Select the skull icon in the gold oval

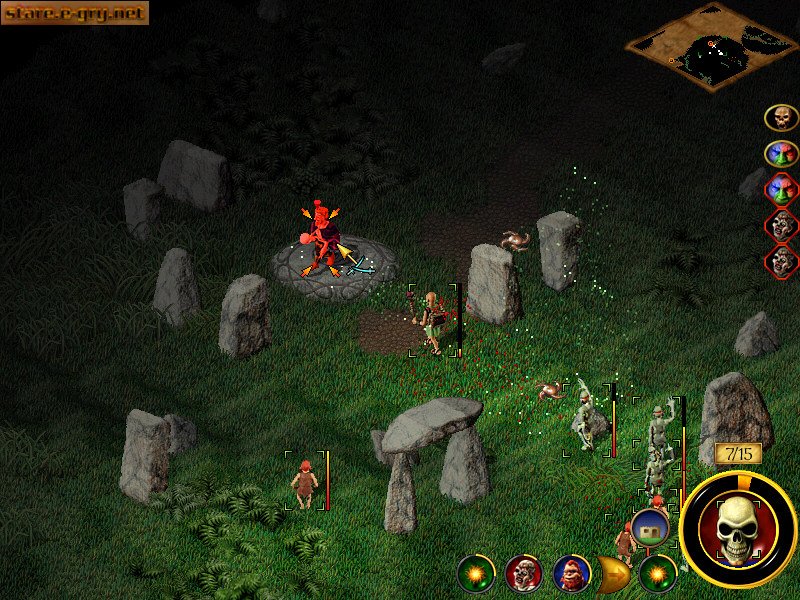tap(781, 118)
